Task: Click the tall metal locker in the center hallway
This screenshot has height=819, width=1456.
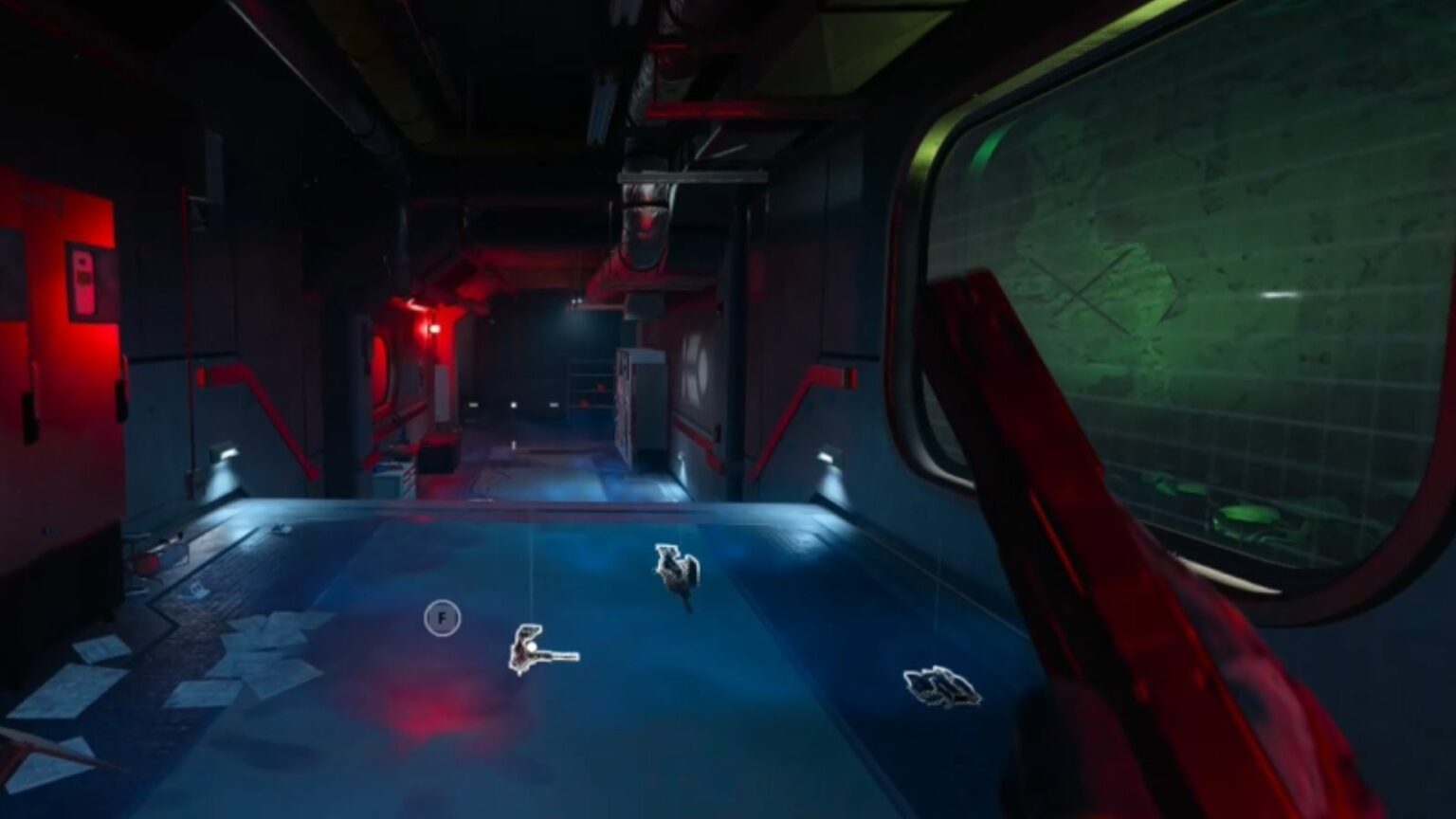Action: click(644, 403)
